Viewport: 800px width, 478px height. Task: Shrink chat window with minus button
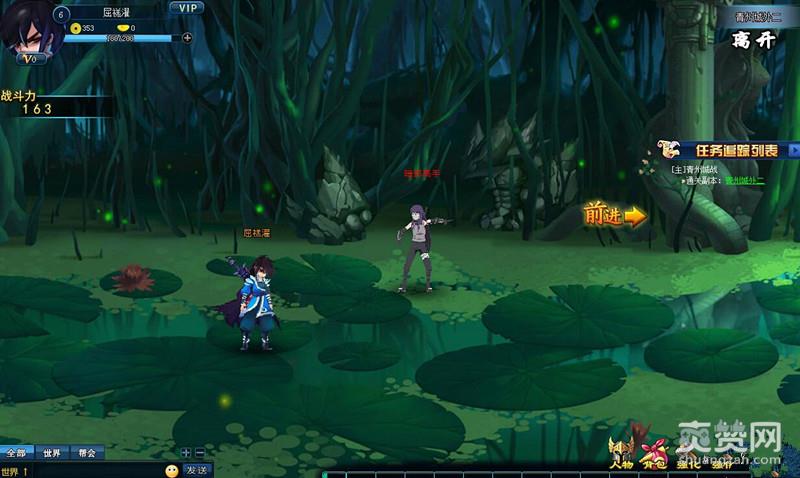199,453
